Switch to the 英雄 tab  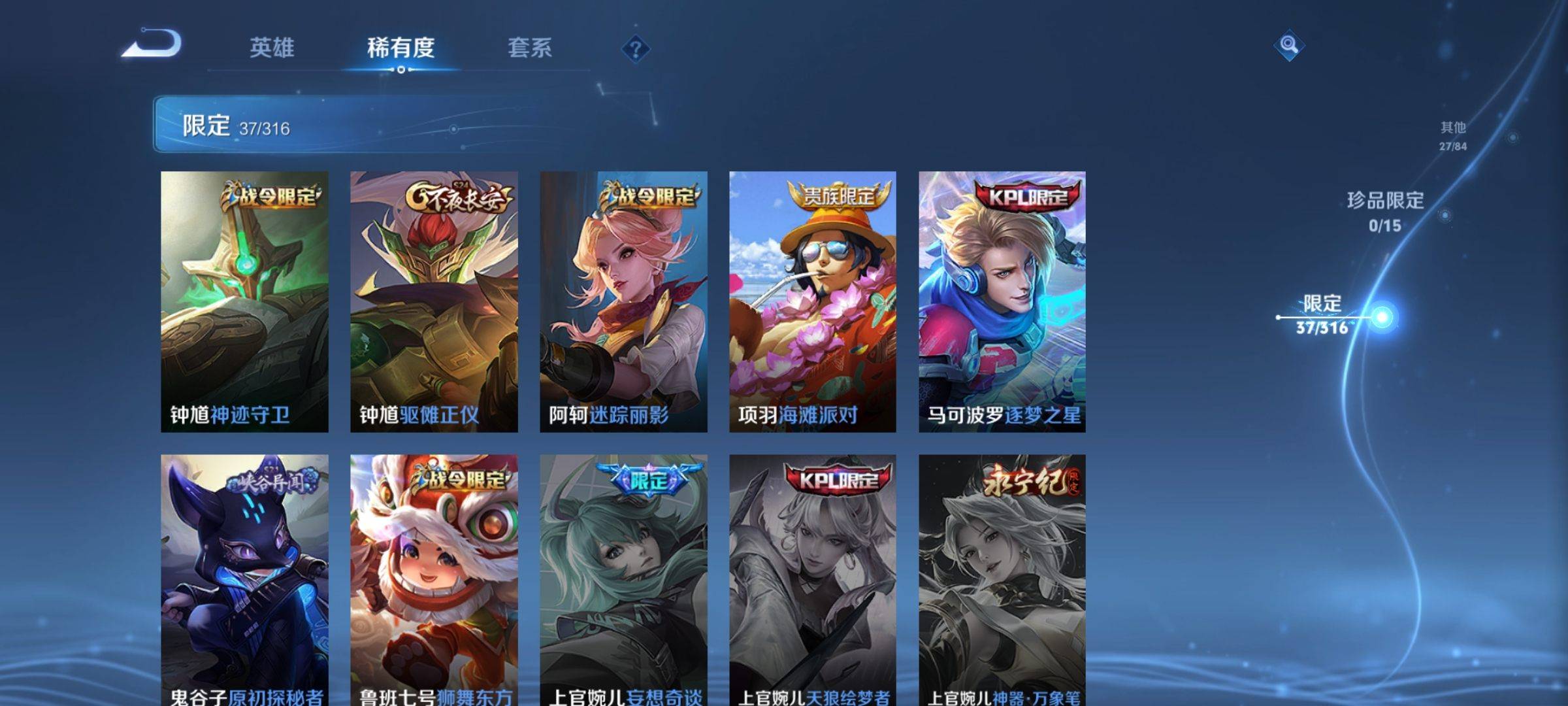(x=272, y=48)
